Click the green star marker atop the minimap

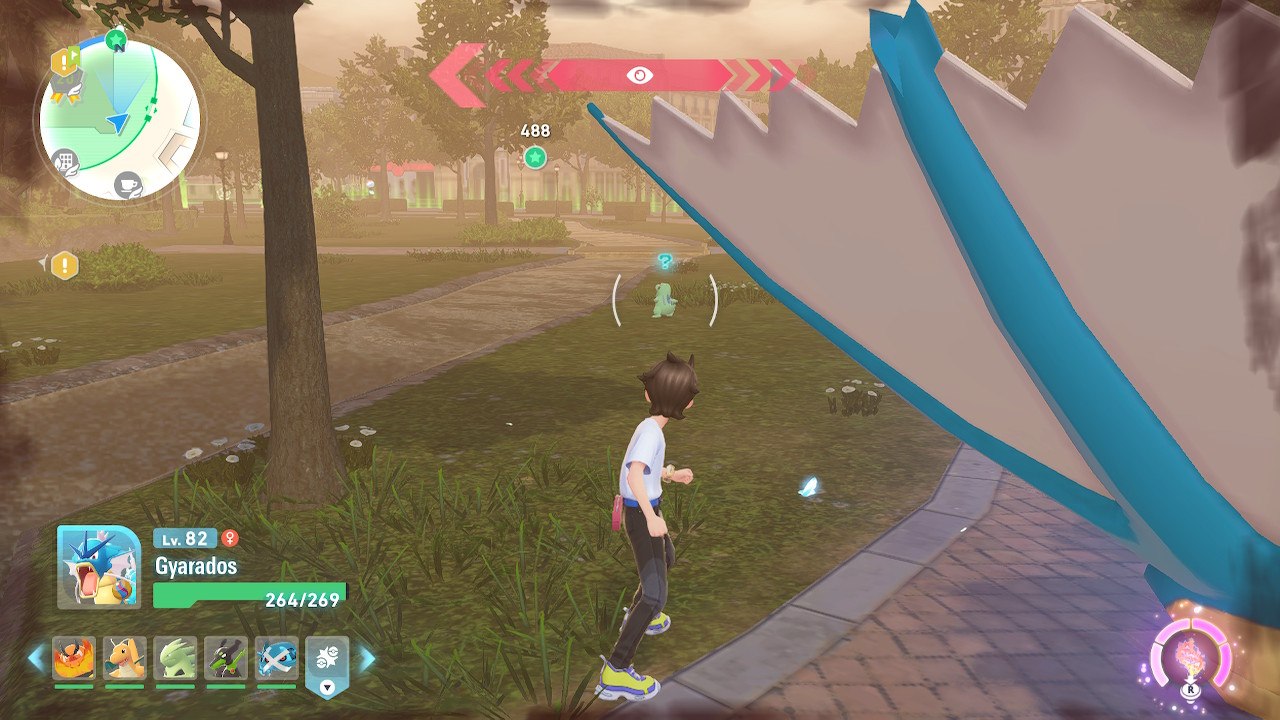116,40
